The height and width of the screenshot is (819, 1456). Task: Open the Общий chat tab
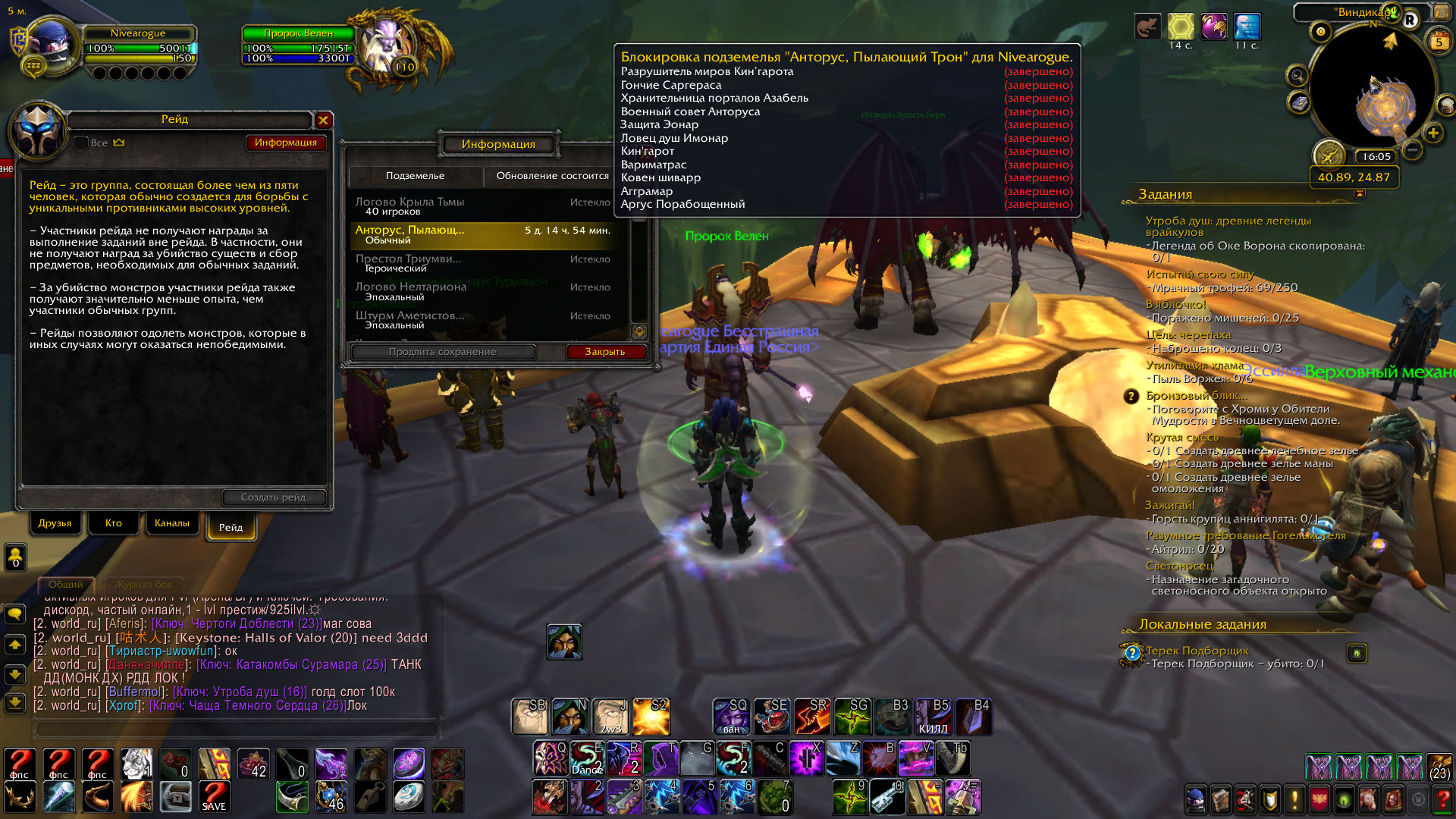[x=66, y=585]
